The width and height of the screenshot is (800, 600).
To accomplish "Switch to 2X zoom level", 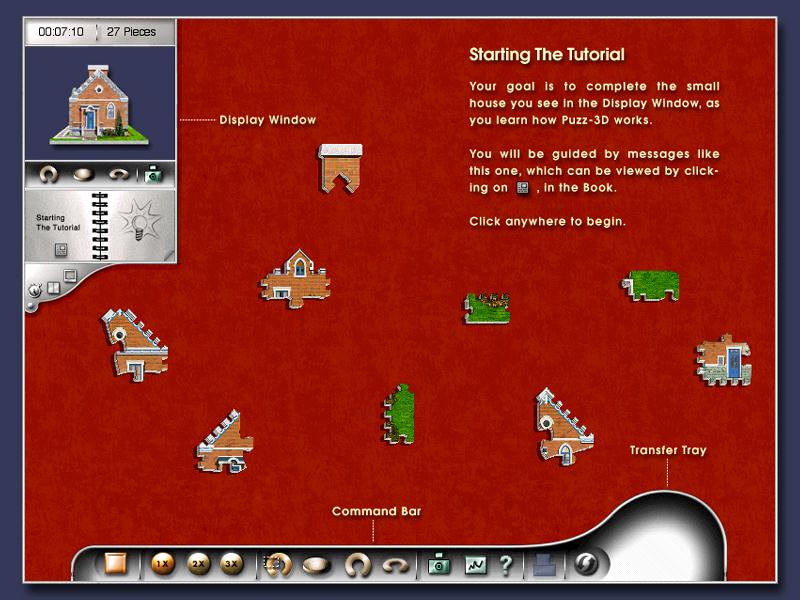I will [198, 564].
